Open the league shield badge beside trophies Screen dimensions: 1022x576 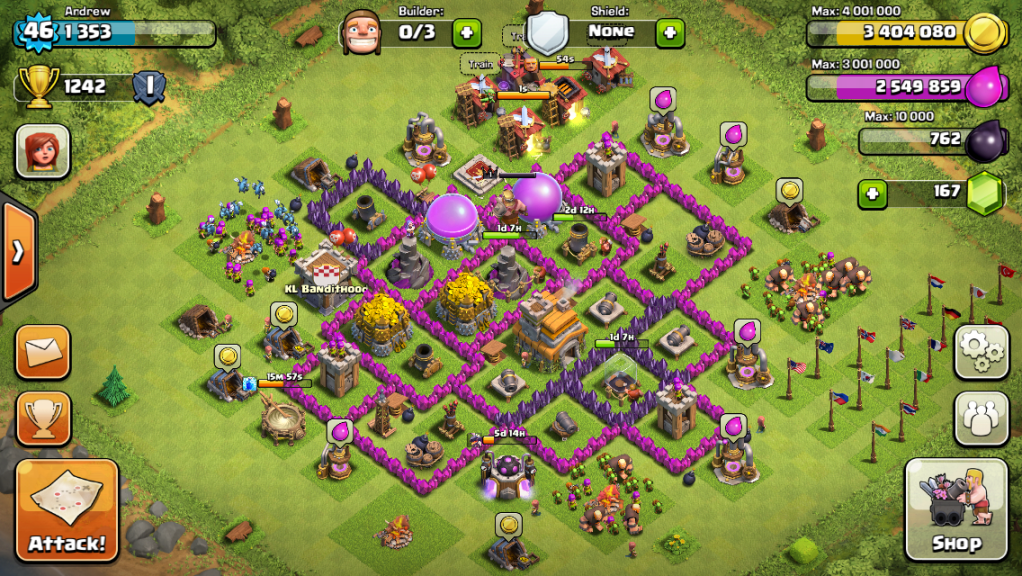(x=150, y=87)
